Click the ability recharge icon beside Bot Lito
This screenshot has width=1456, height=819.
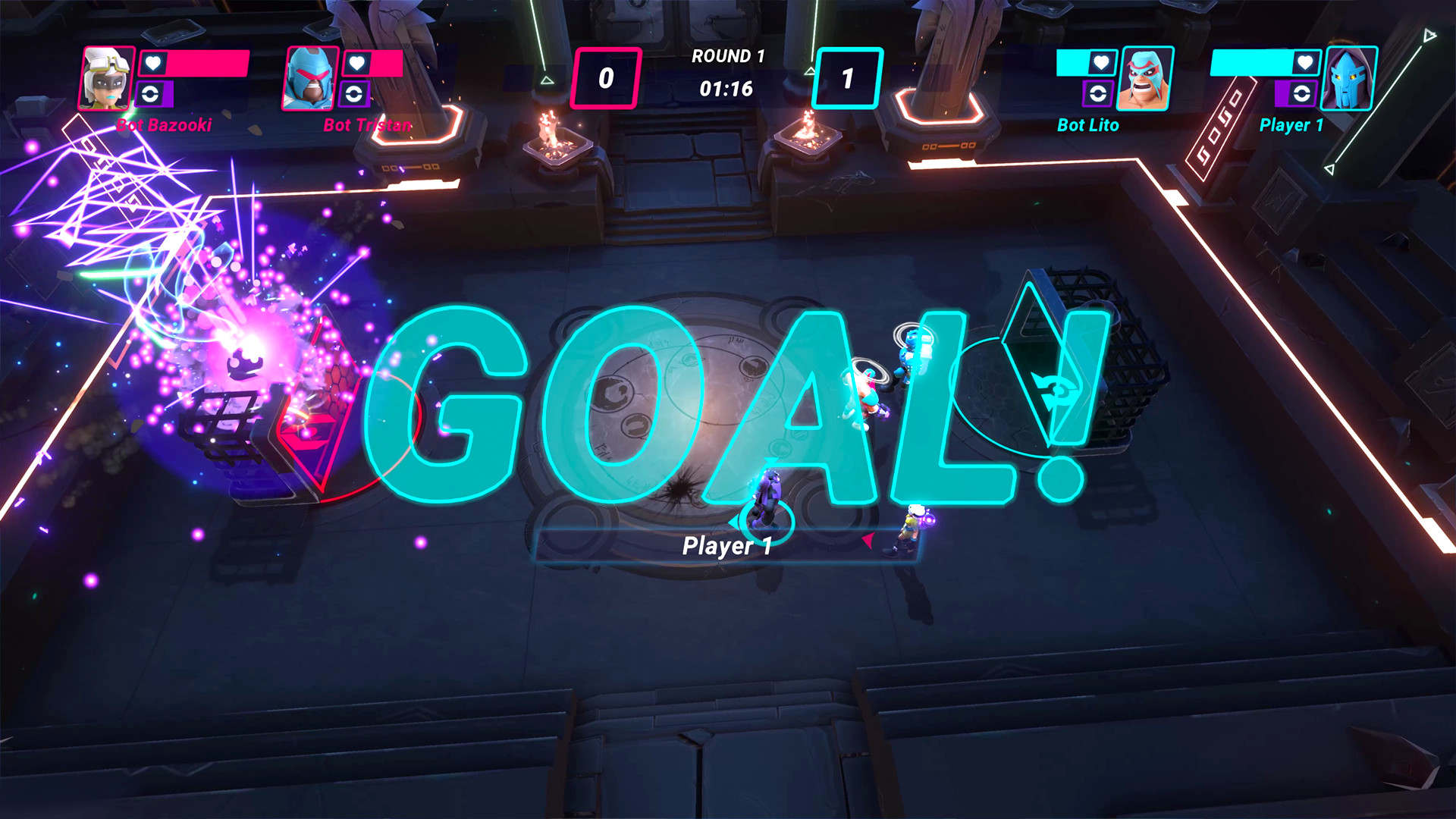pyautogui.click(x=1100, y=94)
